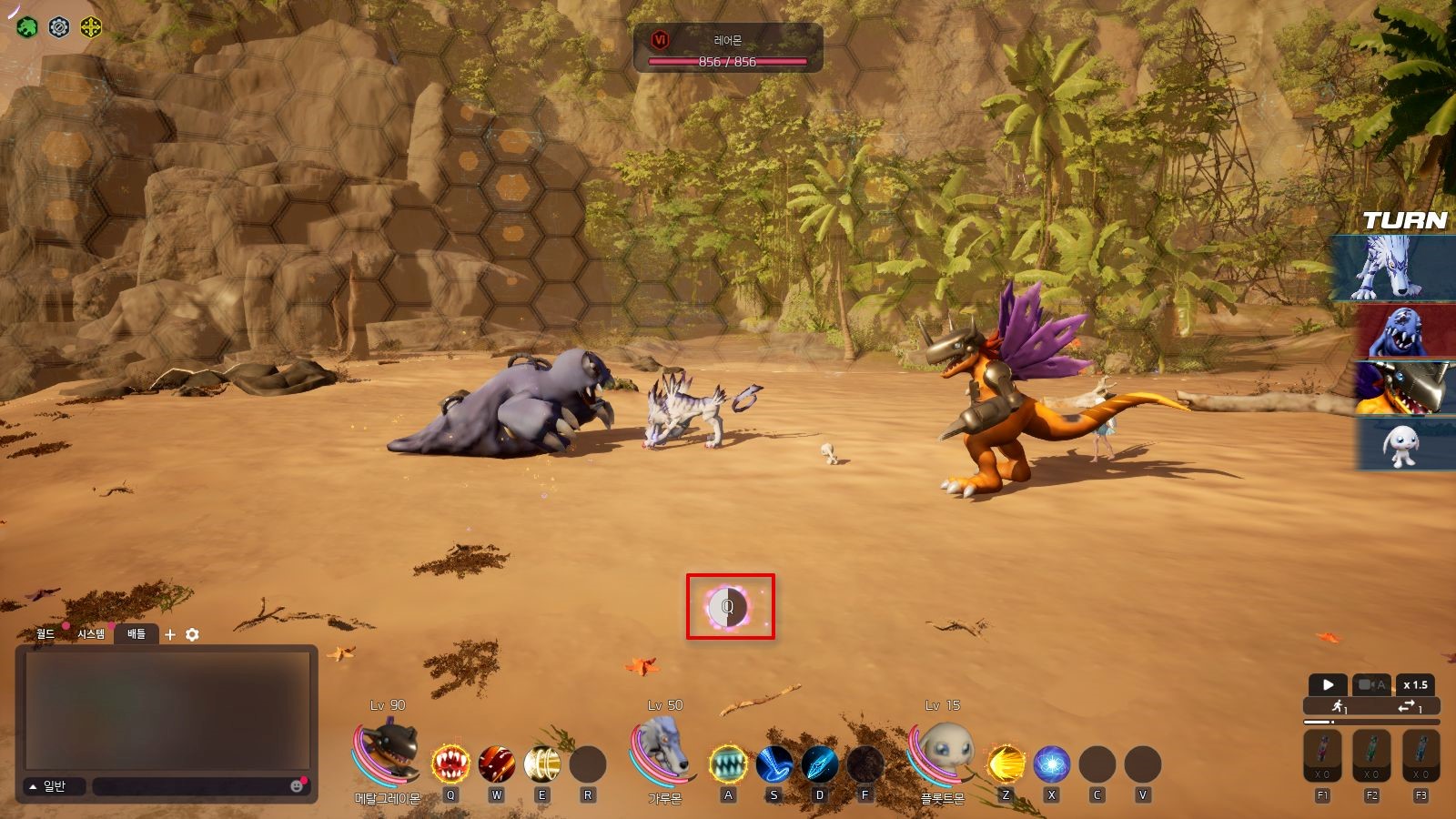Switch to the 시스템 chat tab

tap(91, 633)
